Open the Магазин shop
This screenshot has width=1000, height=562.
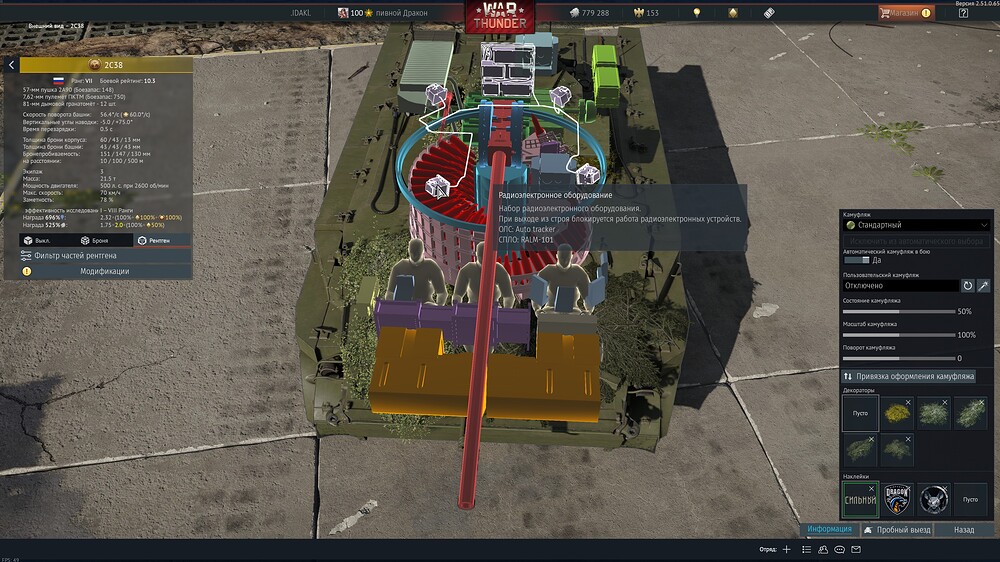[905, 13]
